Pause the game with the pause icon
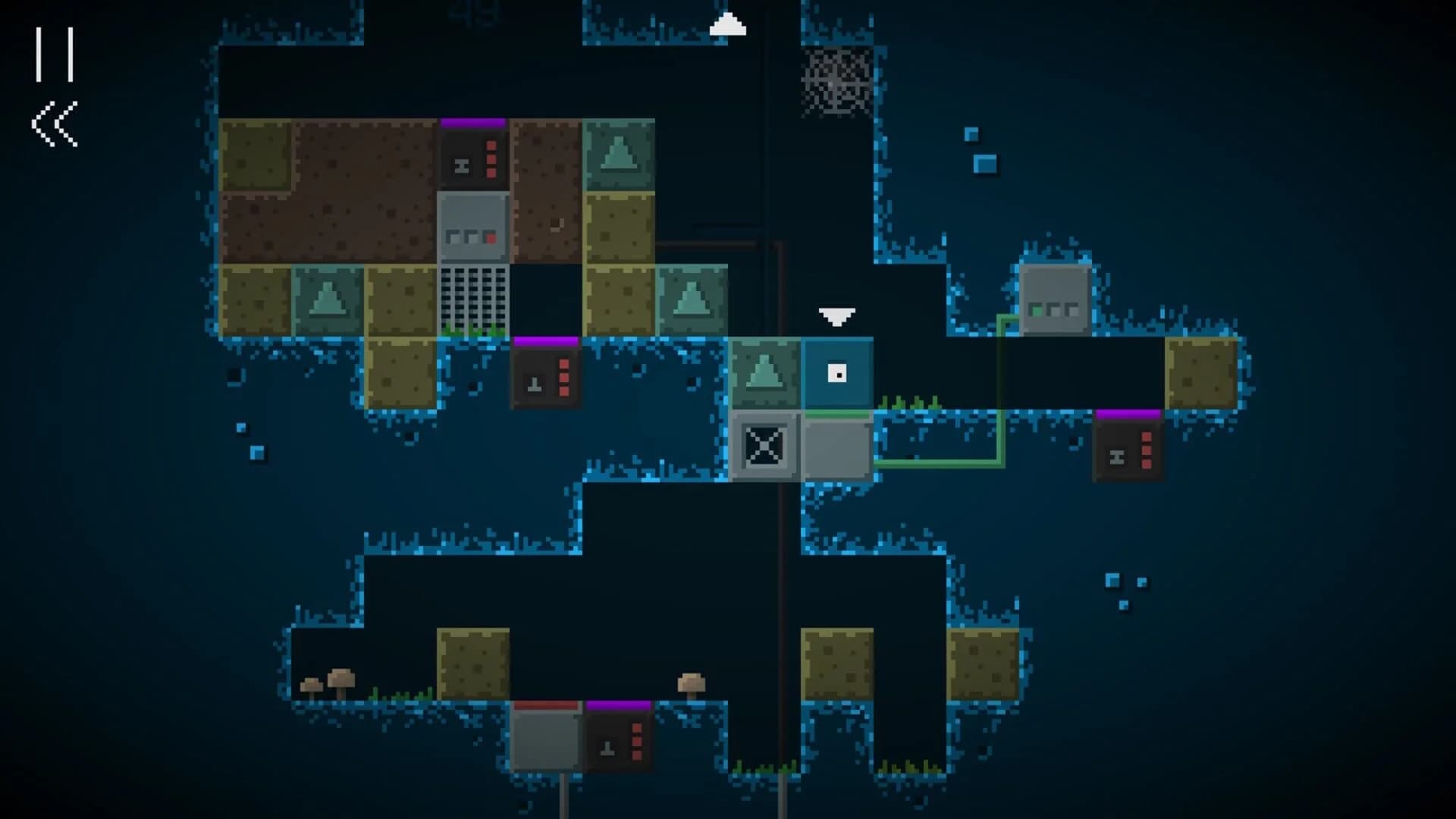 tap(55, 55)
